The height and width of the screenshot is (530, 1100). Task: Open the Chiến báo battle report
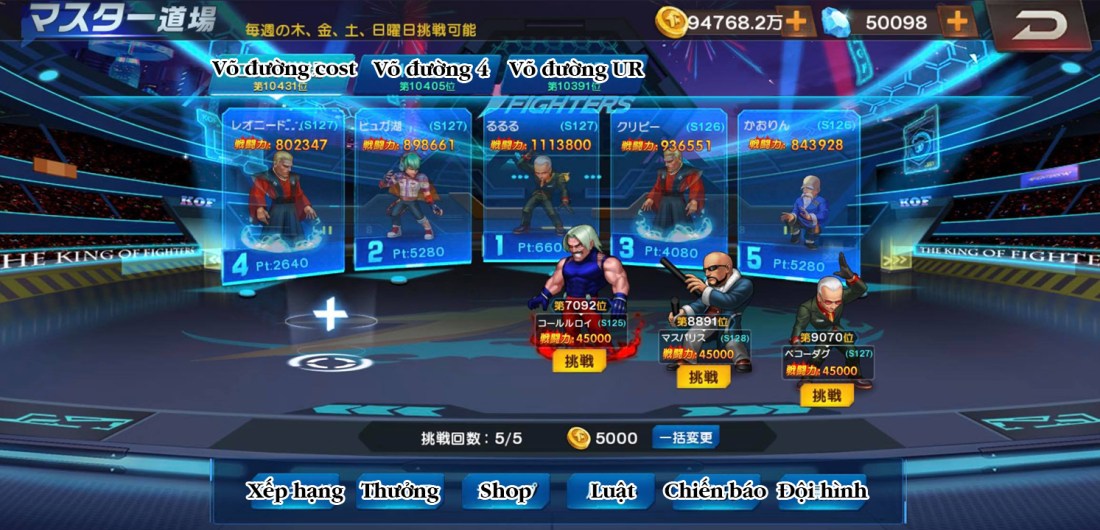point(715,491)
